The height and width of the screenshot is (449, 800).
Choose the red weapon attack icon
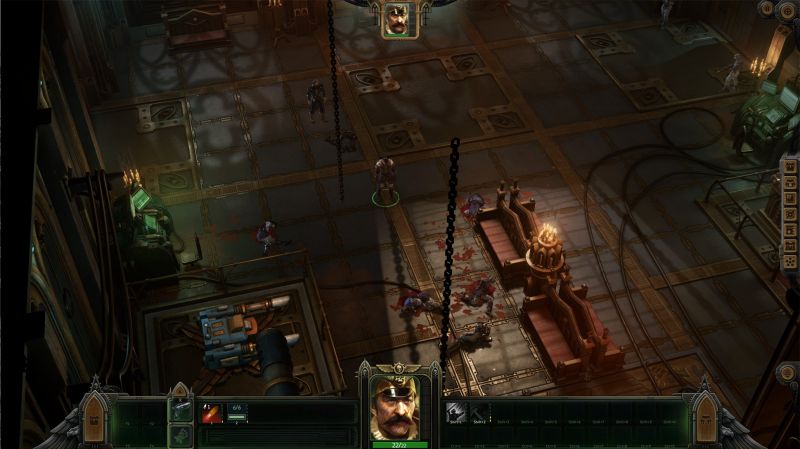212,414
